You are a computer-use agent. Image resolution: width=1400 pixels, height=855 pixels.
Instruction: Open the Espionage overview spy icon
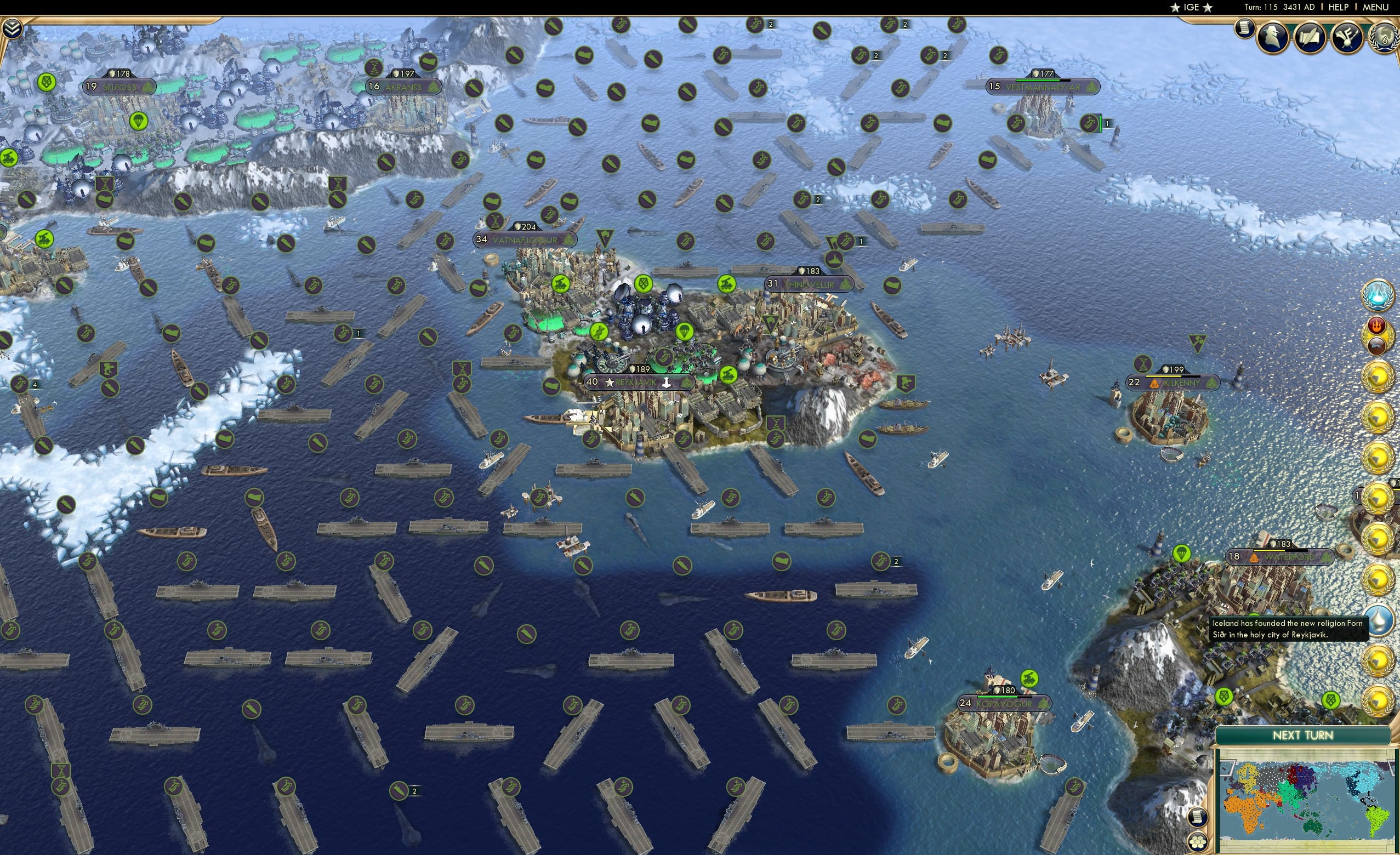(x=1274, y=36)
